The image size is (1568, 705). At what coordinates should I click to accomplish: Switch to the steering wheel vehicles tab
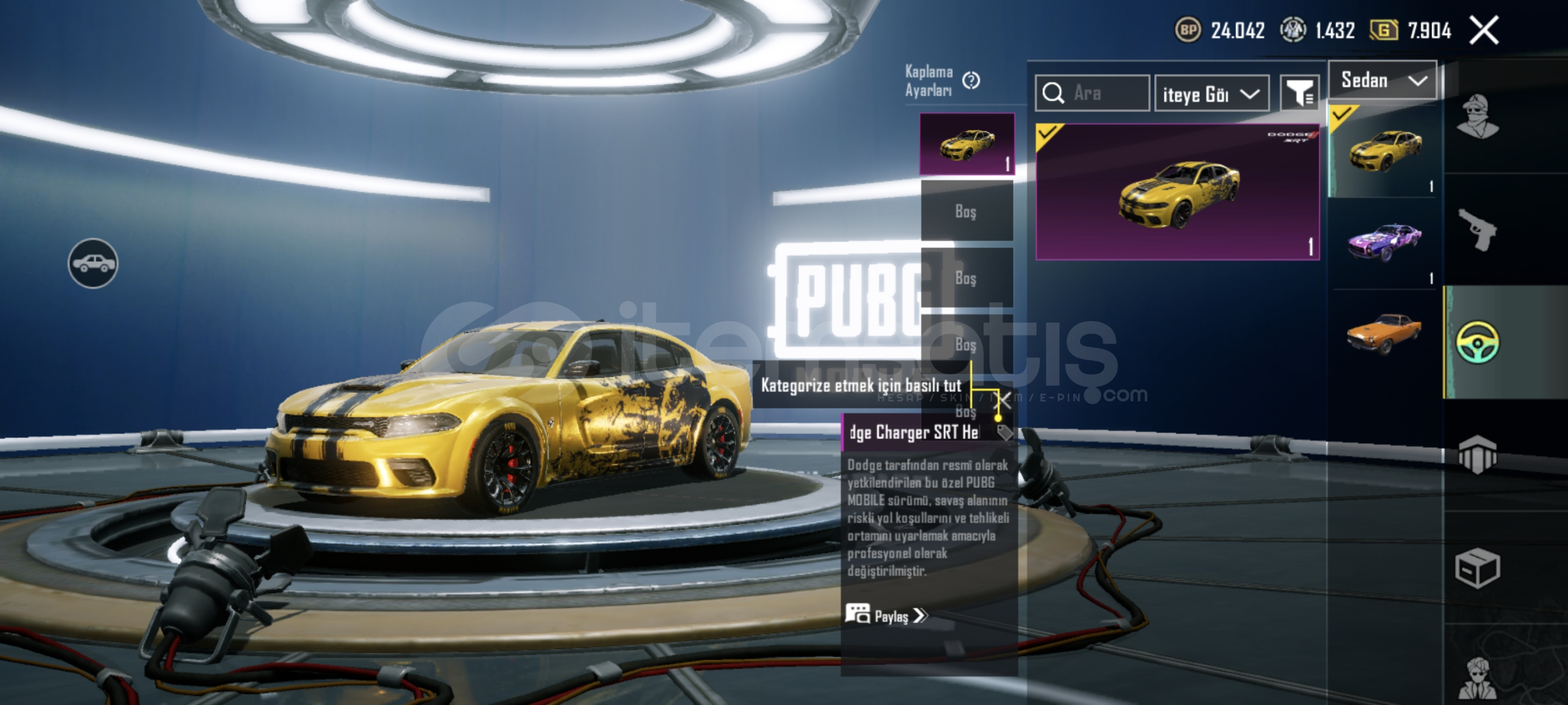point(1478,342)
